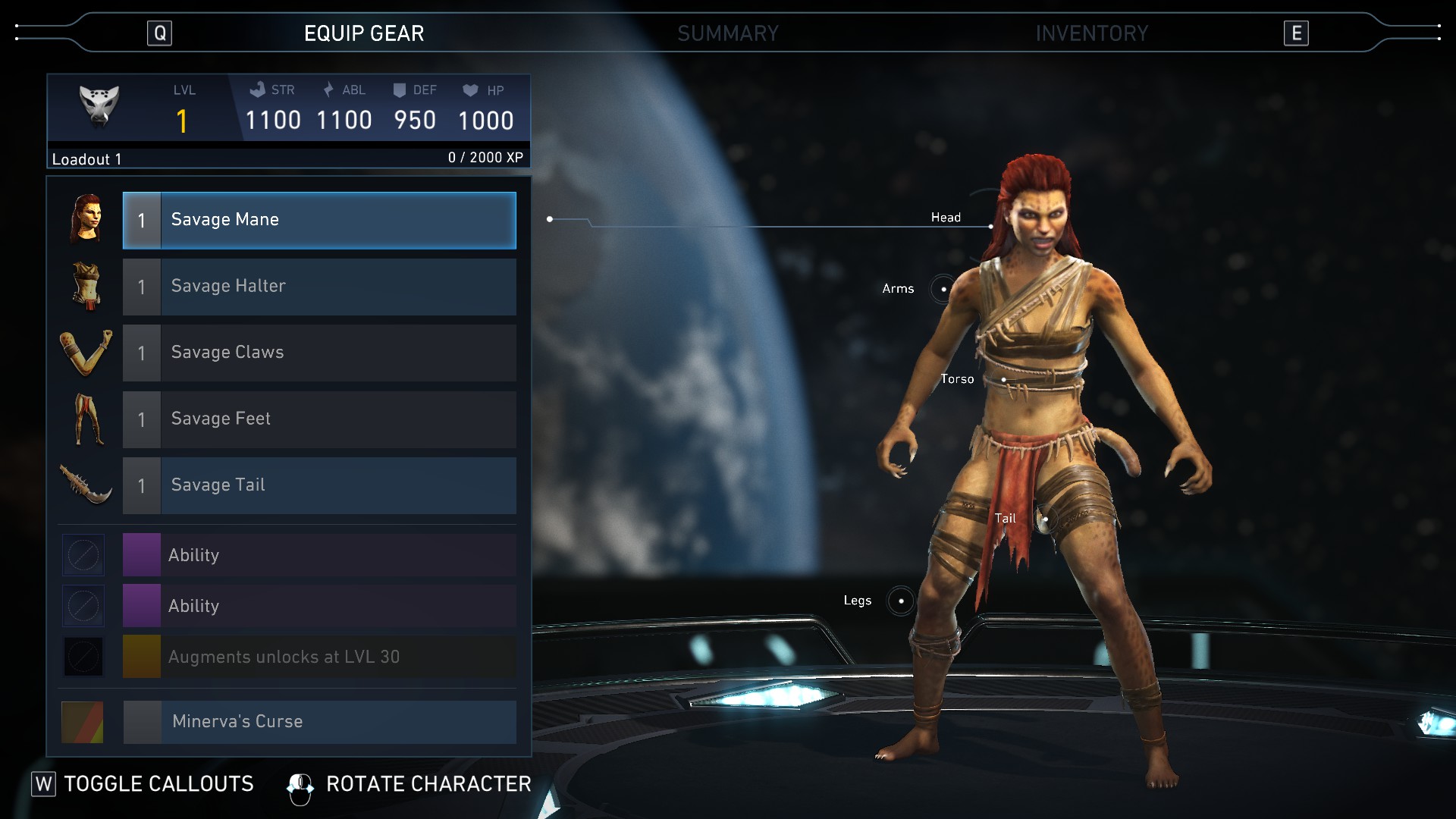This screenshot has width=1456, height=819.
Task: Select the Savage Mane head gear
Action: point(319,221)
